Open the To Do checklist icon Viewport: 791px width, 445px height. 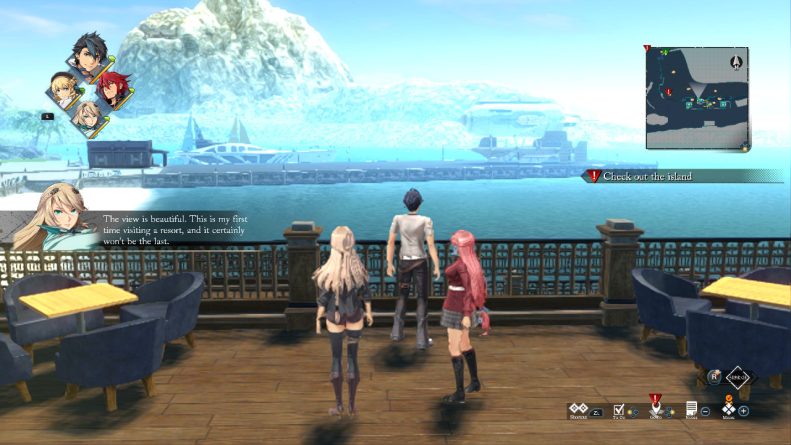pyautogui.click(x=619, y=409)
